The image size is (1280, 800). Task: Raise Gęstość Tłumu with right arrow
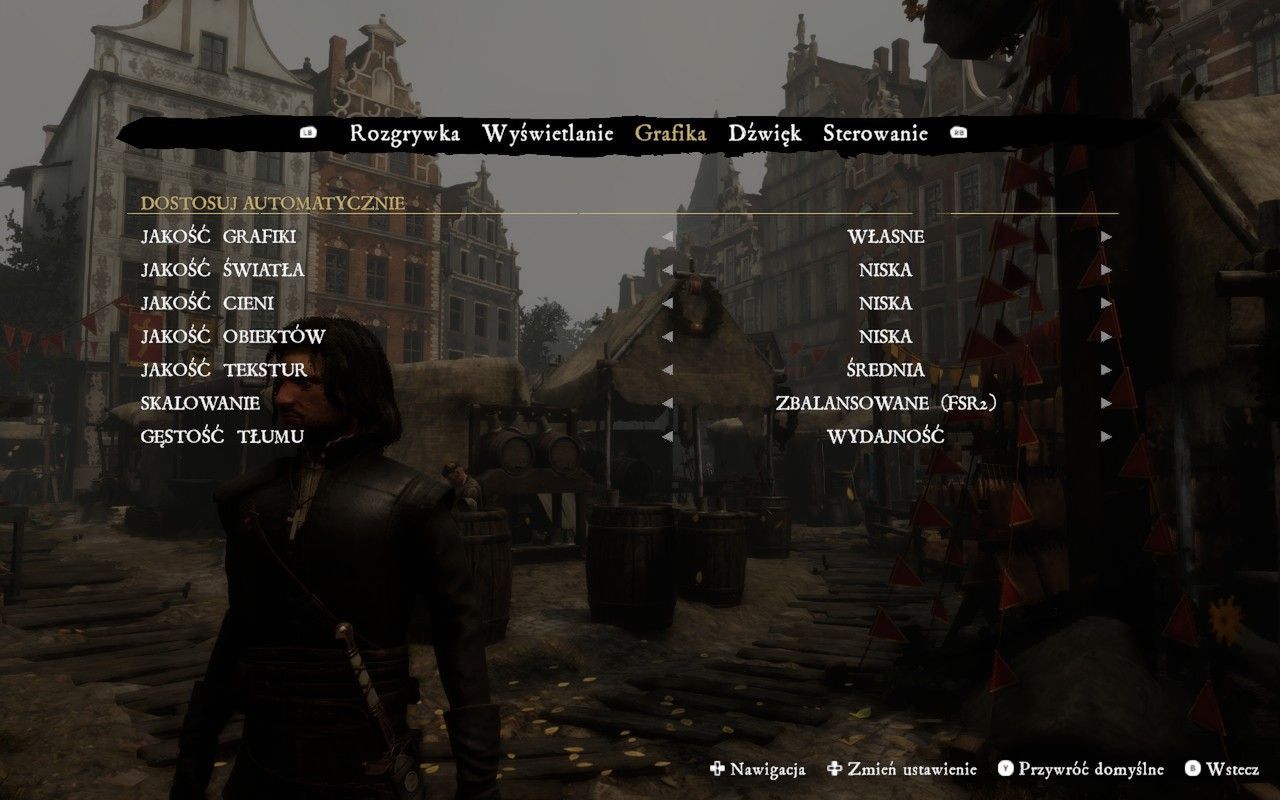tap(1106, 436)
